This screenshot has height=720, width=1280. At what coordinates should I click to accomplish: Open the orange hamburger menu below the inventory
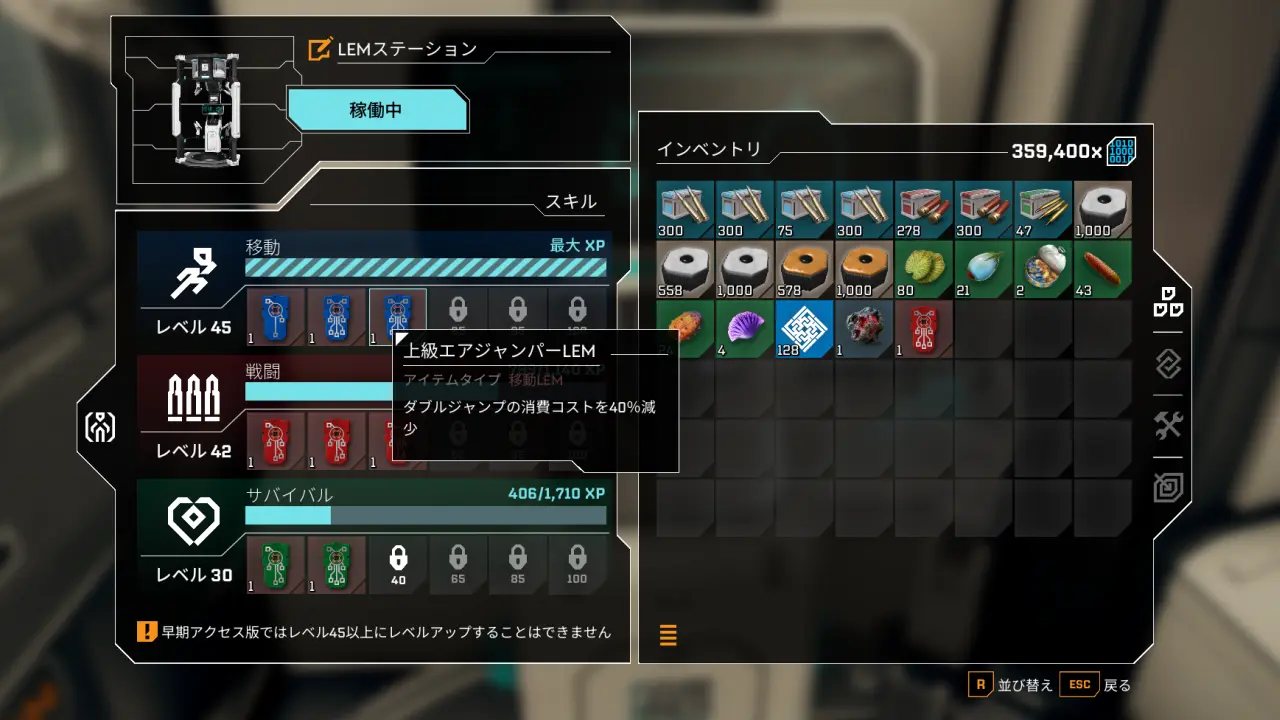point(668,635)
